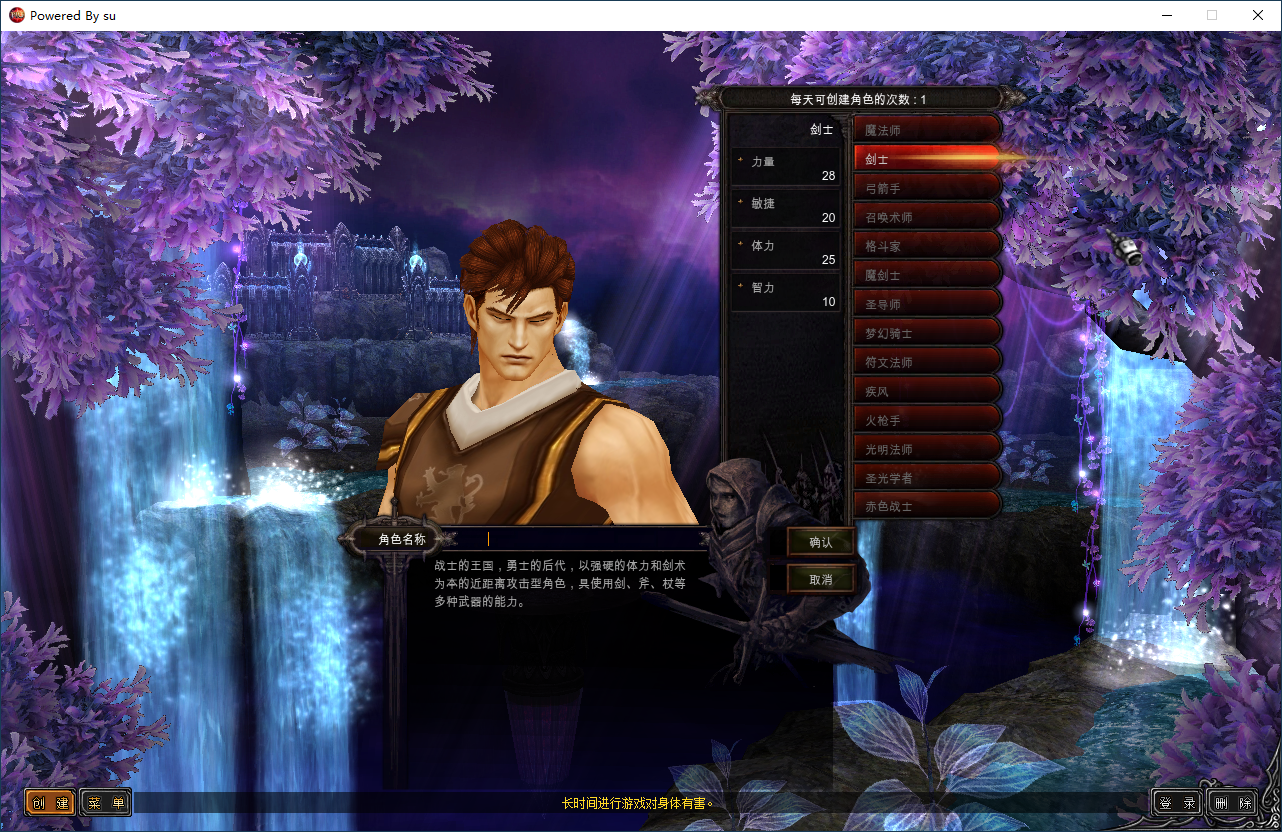Viewport: 1282px width, 832px height.
Task: Select the 符文法师 class
Action: click(926, 362)
